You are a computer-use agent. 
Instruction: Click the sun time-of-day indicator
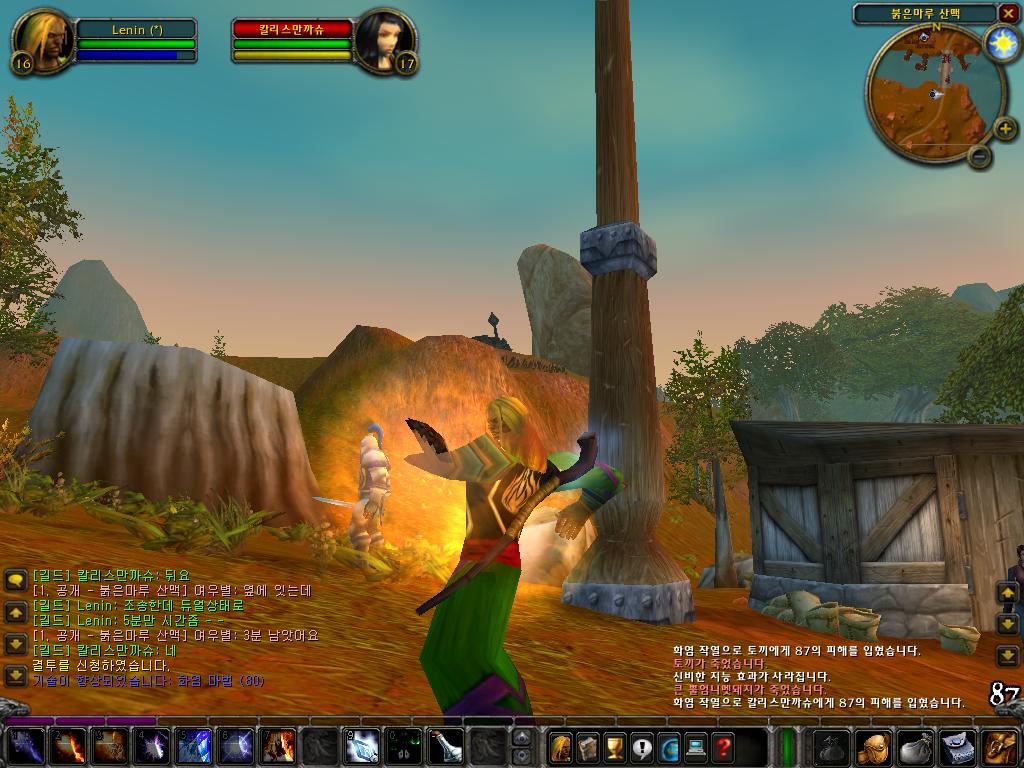click(1000, 43)
